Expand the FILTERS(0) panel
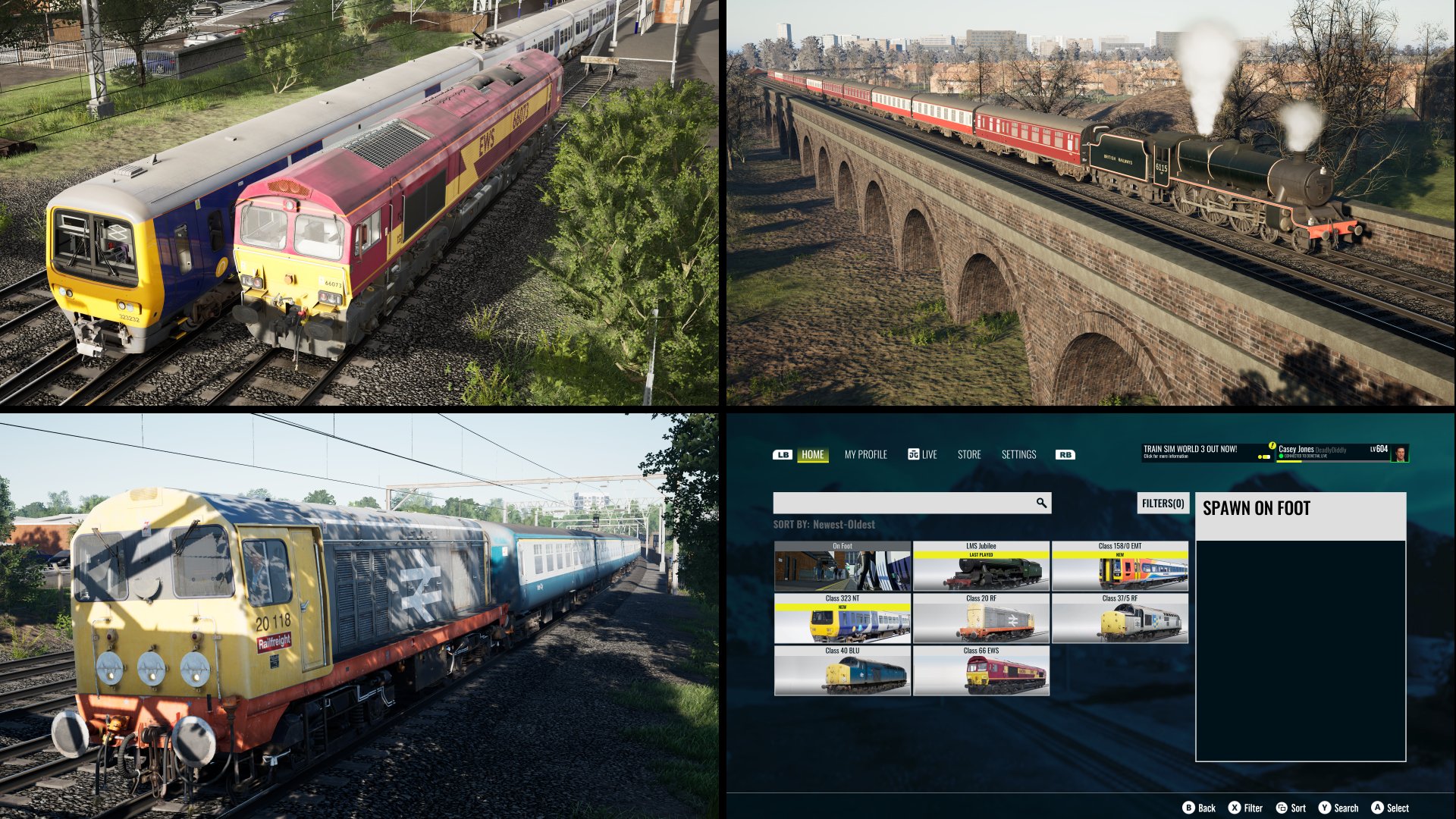Image resolution: width=1456 pixels, height=819 pixels. (x=1163, y=503)
